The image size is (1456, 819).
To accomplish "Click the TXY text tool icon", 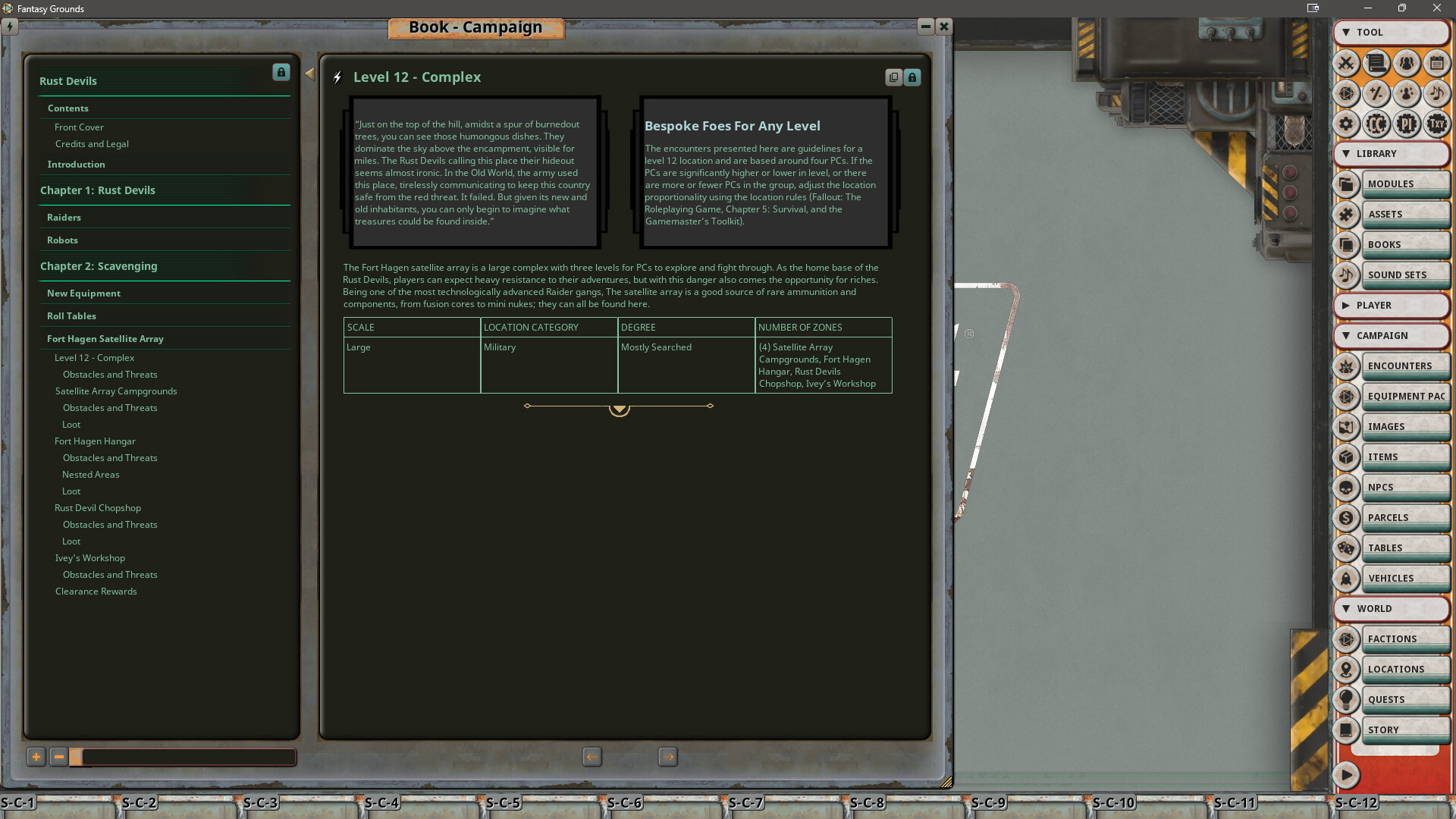I will [x=1436, y=124].
